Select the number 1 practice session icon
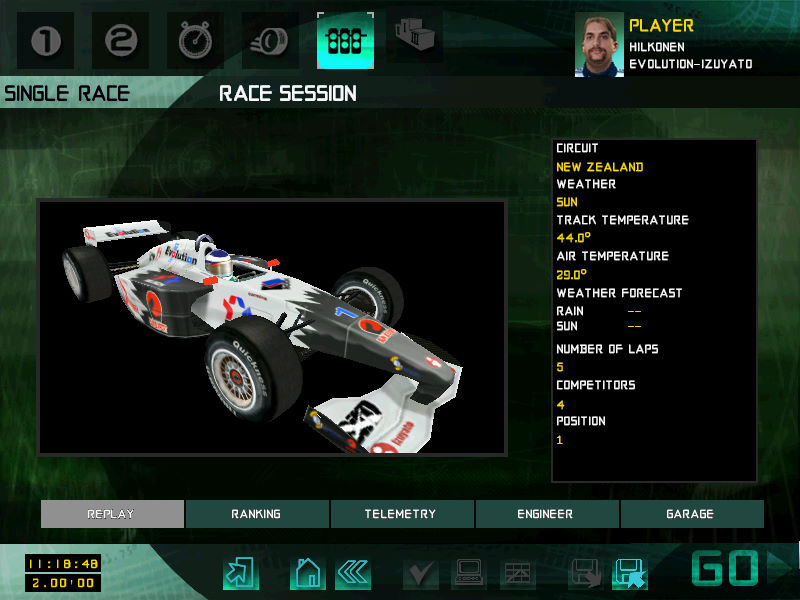This screenshot has height=600, width=800. coord(46,41)
